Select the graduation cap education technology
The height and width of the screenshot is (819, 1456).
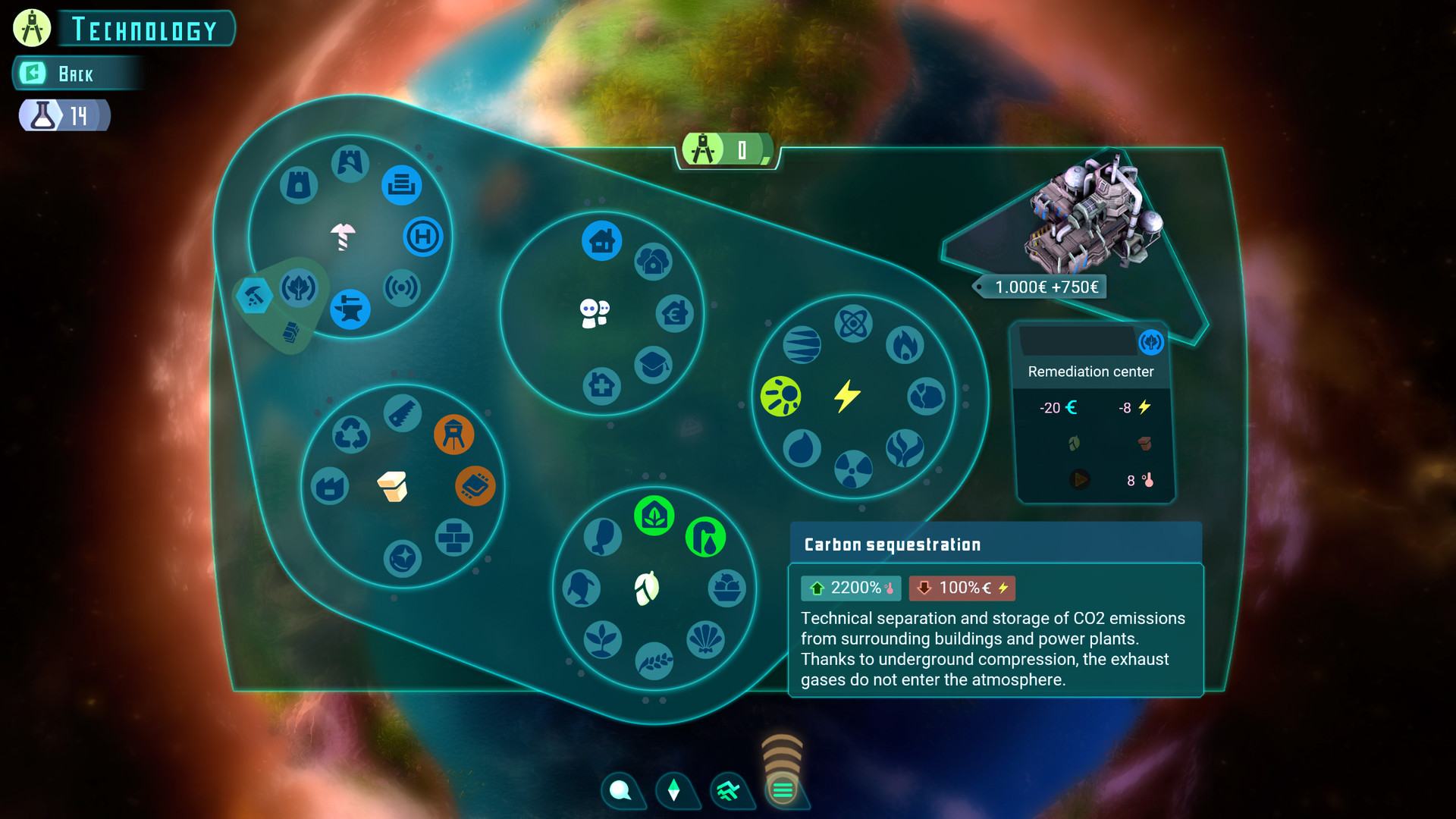pos(653,365)
